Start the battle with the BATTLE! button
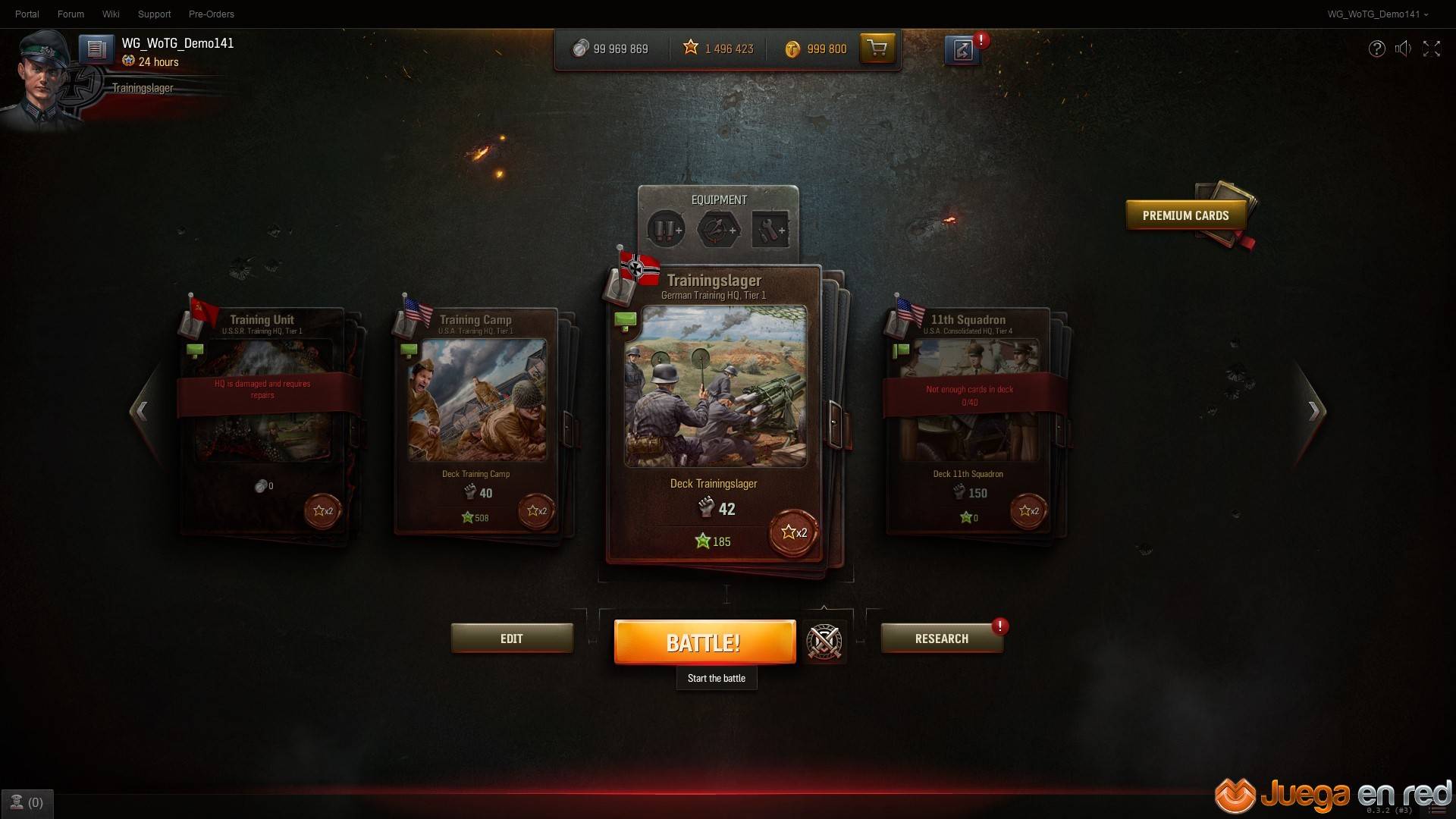The width and height of the screenshot is (1456, 819). [x=704, y=642]
